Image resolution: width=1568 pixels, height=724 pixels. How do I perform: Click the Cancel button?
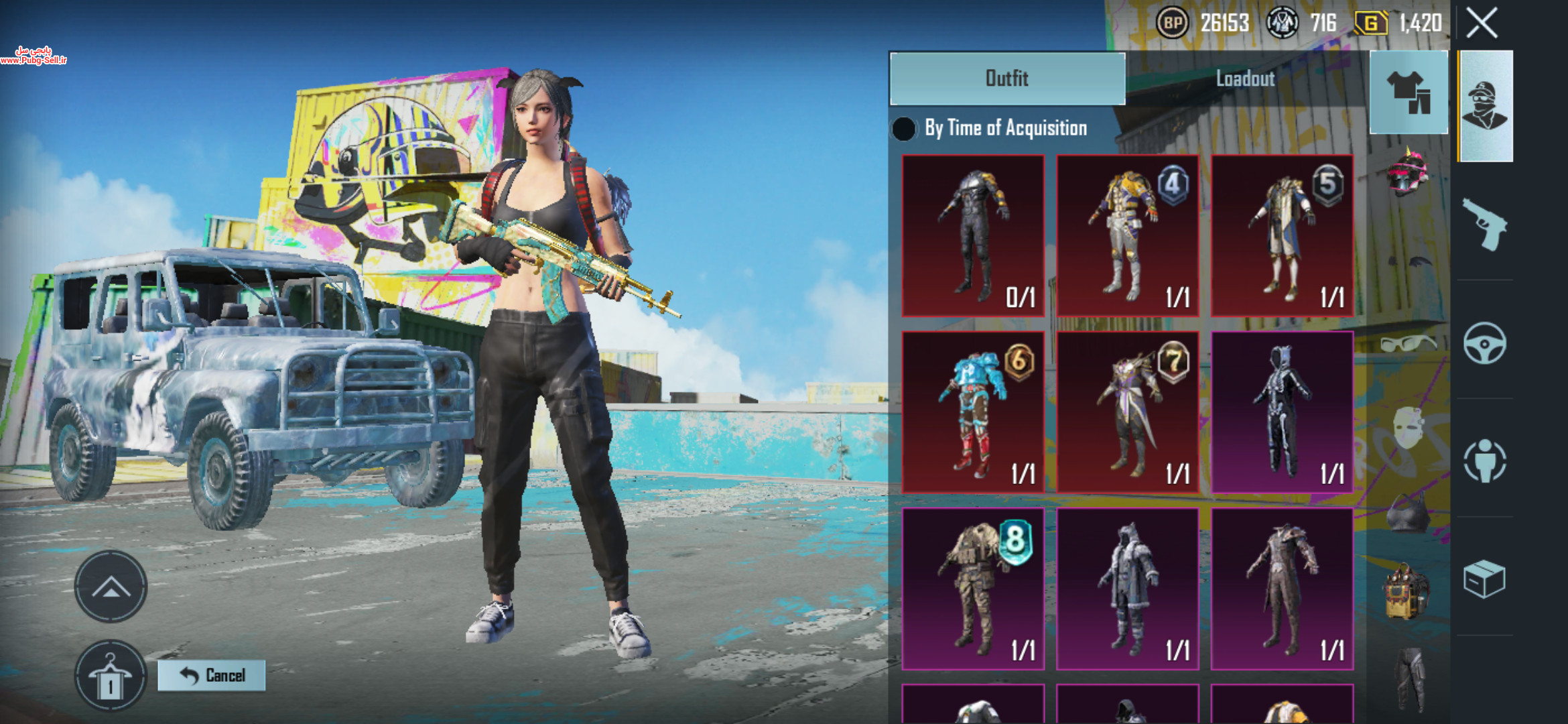(x=212, y=675)
